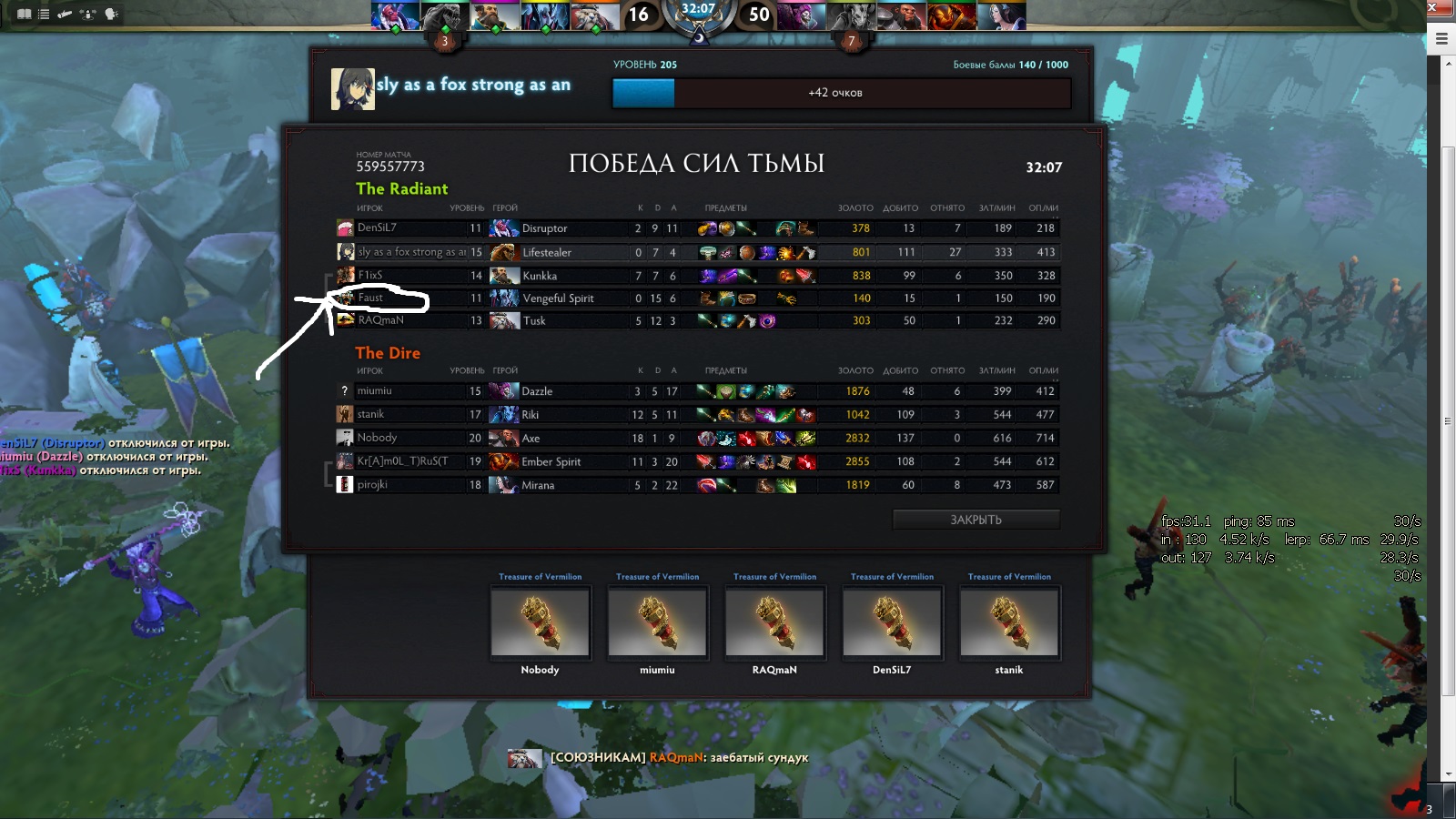This screenshot has width=1456, height=819.
Task: Close the post-game scoreboard with ЗАКРЫТЬ
Action: click(976, 520)
